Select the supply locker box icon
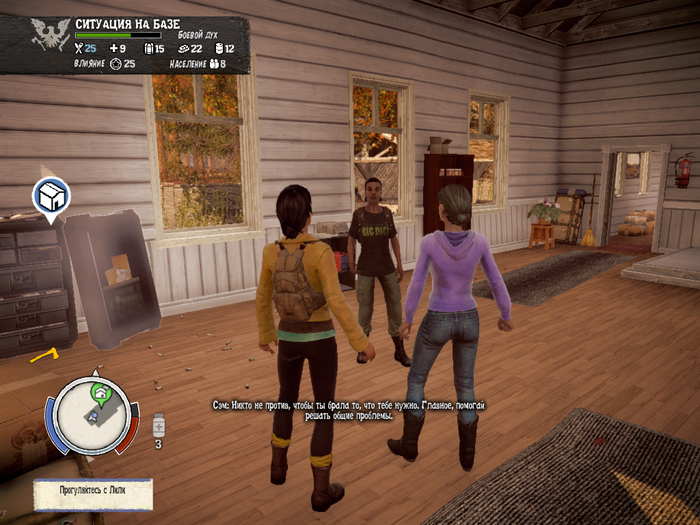 tap(50, 196)
